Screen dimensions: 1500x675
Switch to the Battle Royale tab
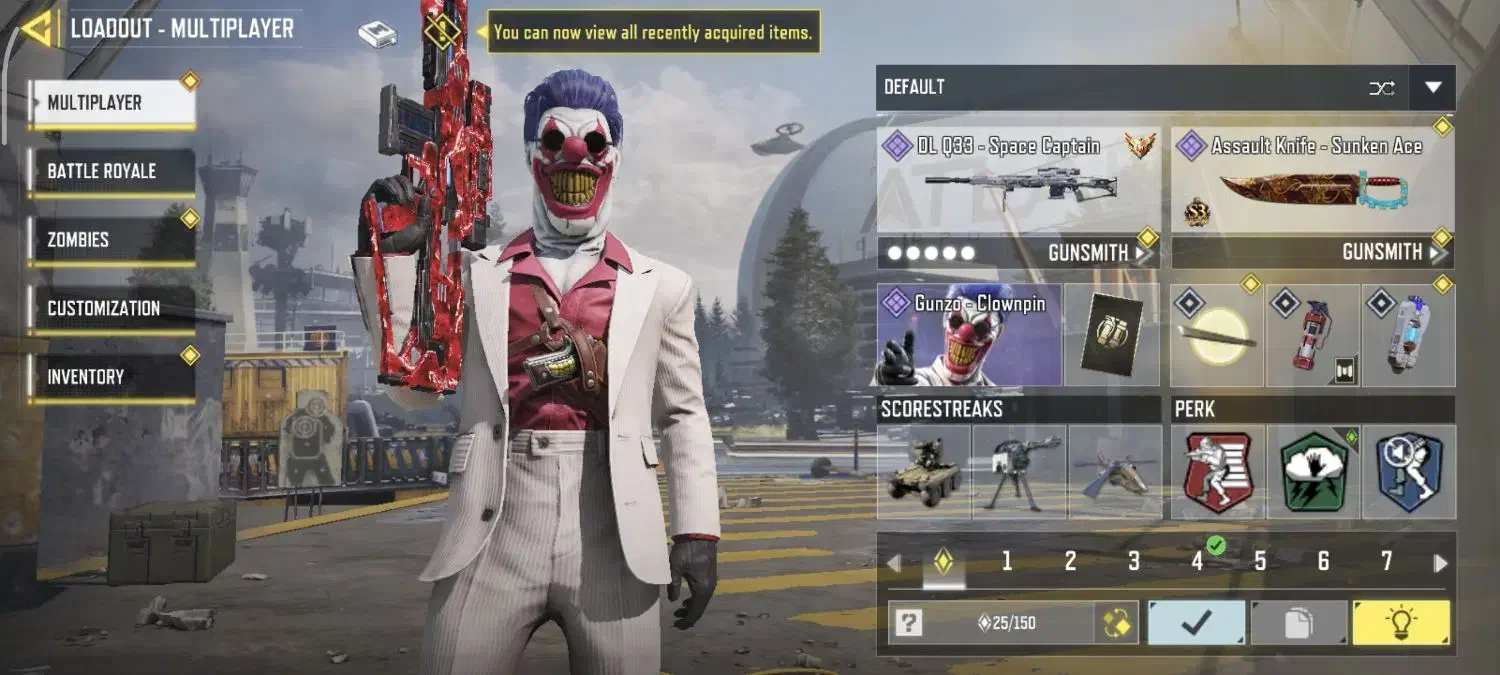click(x=110, y=171)
